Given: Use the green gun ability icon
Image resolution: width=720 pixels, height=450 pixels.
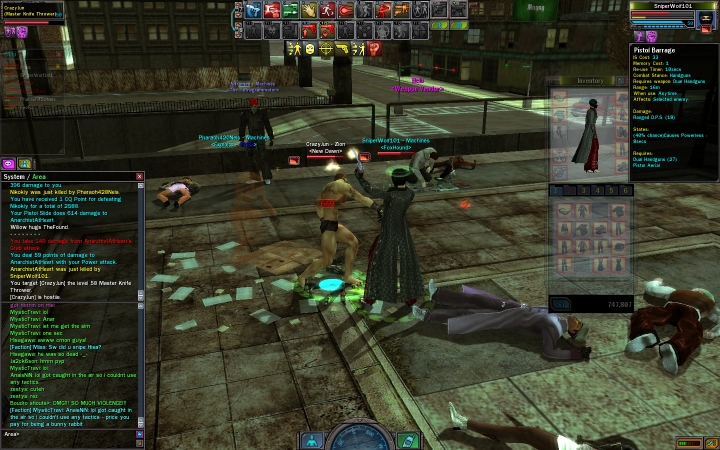Looking at the screenshot, I should 290,10.
